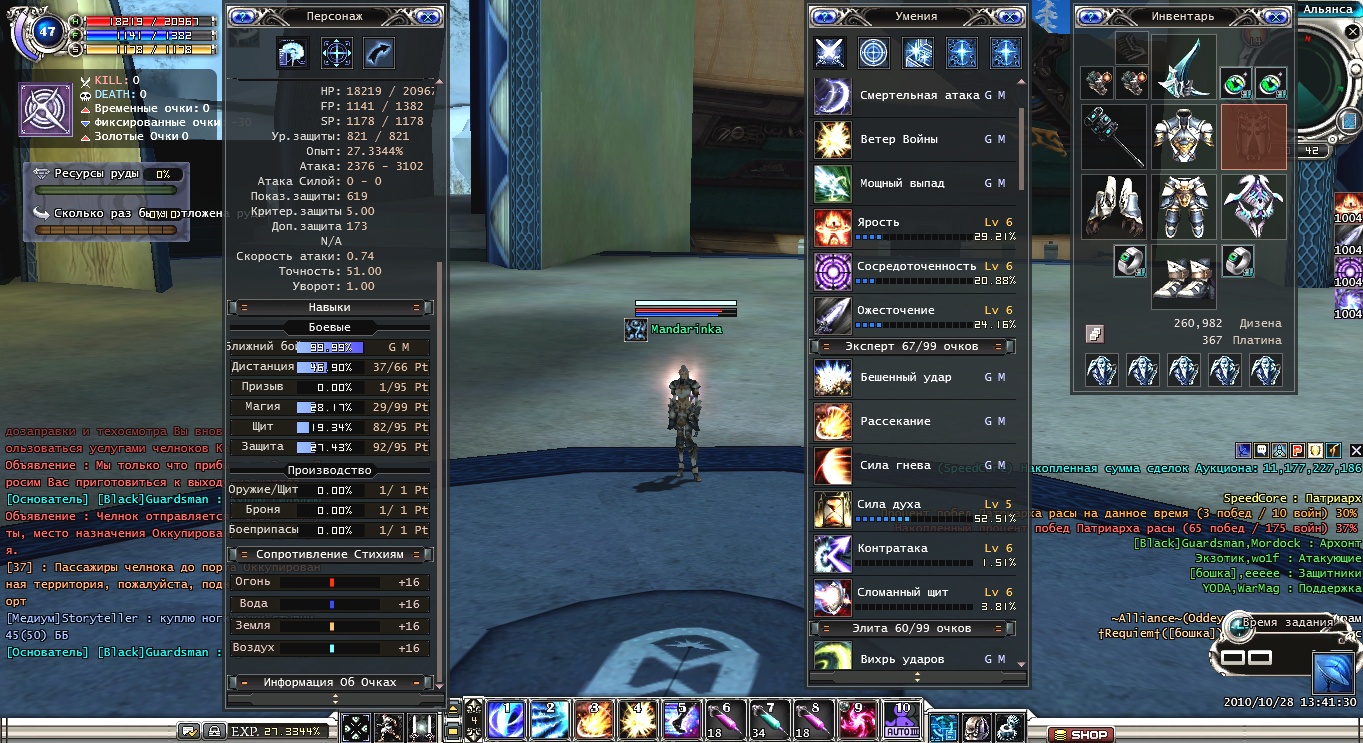Viewport: 1363px width, 743px height.
Task: Activate hotbar slot 1 skill
Action: (x=505, y=720)
